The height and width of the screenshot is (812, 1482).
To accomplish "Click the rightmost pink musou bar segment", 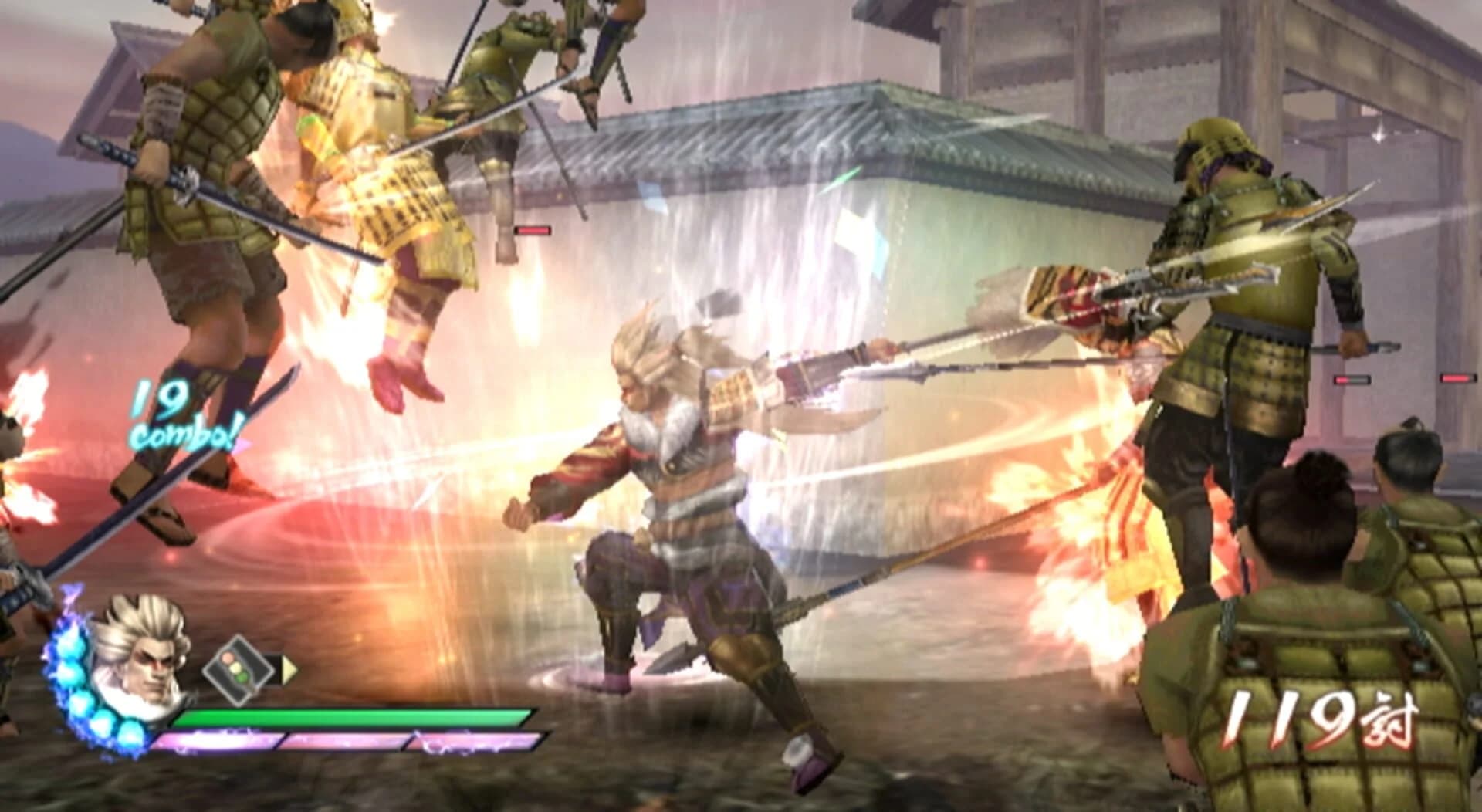I will click(475, 741).
